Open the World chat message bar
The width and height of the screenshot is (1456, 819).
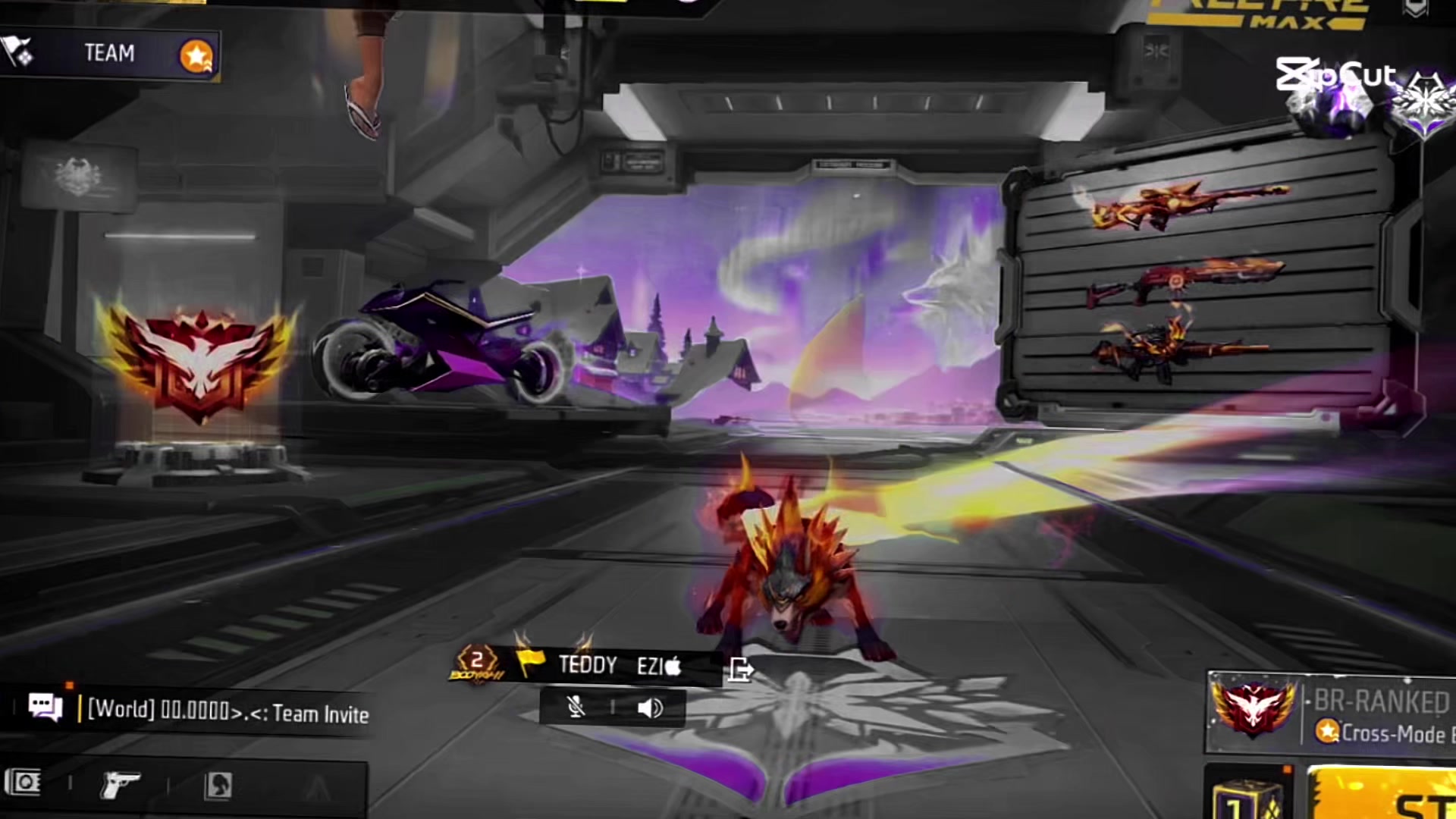[227, 711]
